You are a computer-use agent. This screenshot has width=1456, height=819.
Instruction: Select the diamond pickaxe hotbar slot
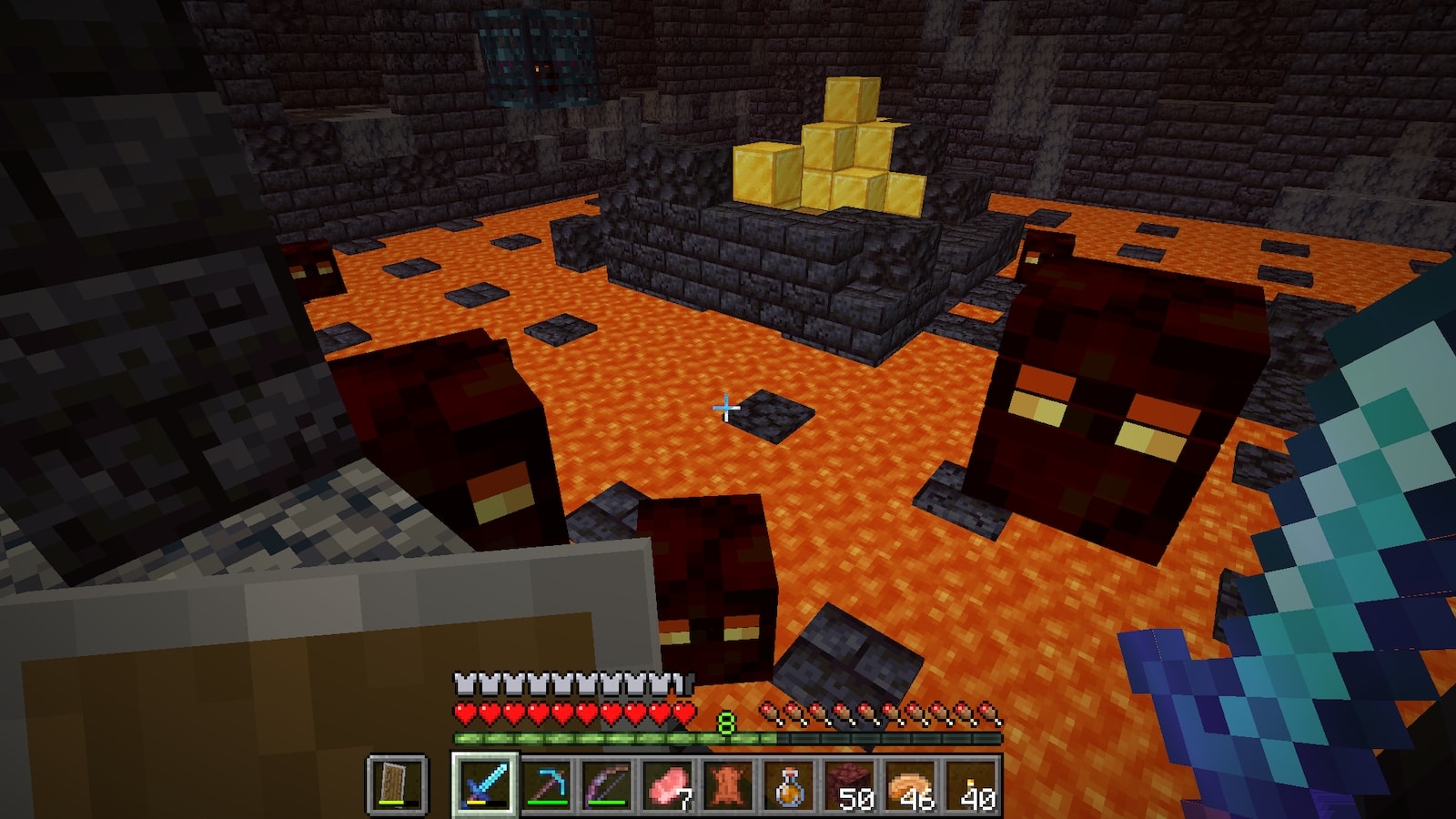click(546, 784)
